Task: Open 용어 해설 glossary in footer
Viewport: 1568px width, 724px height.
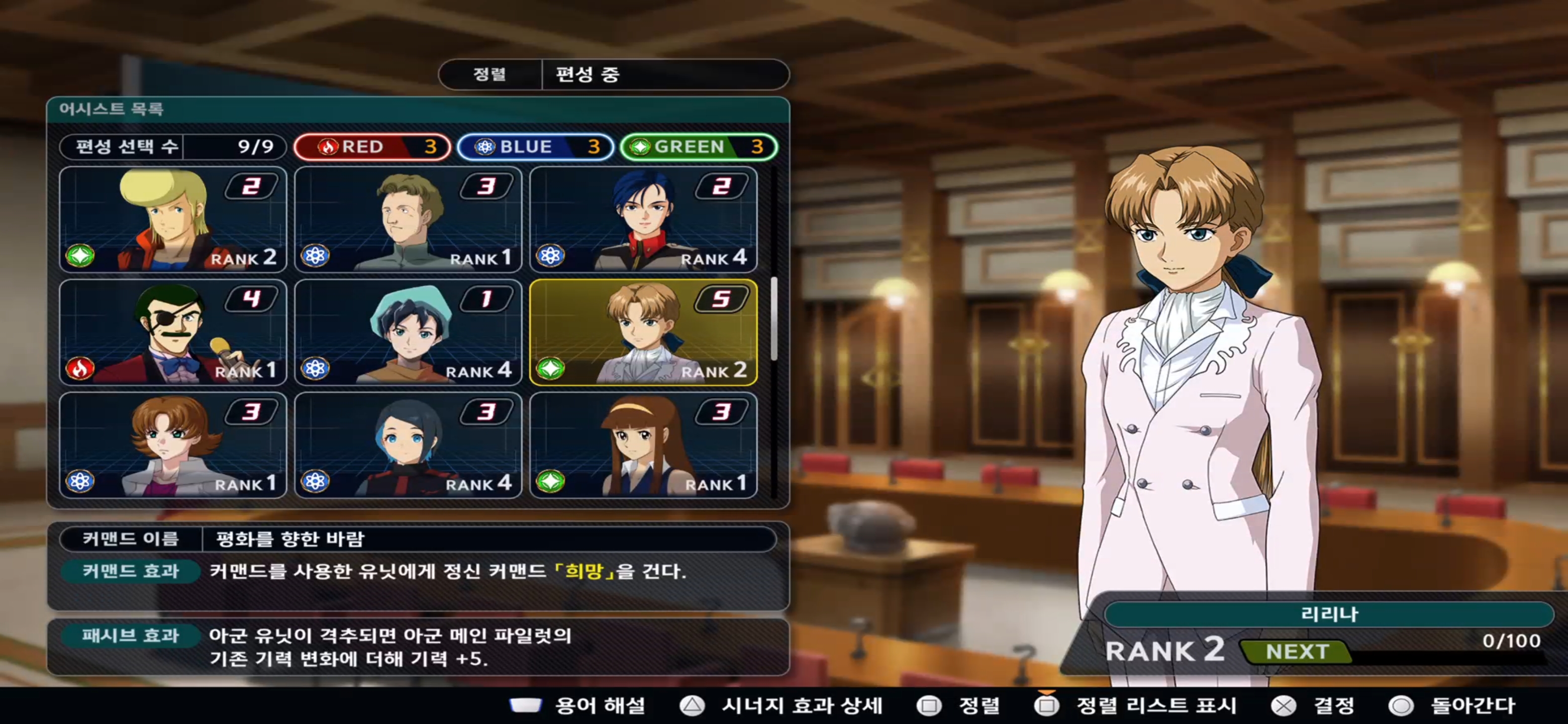Action: pos(578,706)
